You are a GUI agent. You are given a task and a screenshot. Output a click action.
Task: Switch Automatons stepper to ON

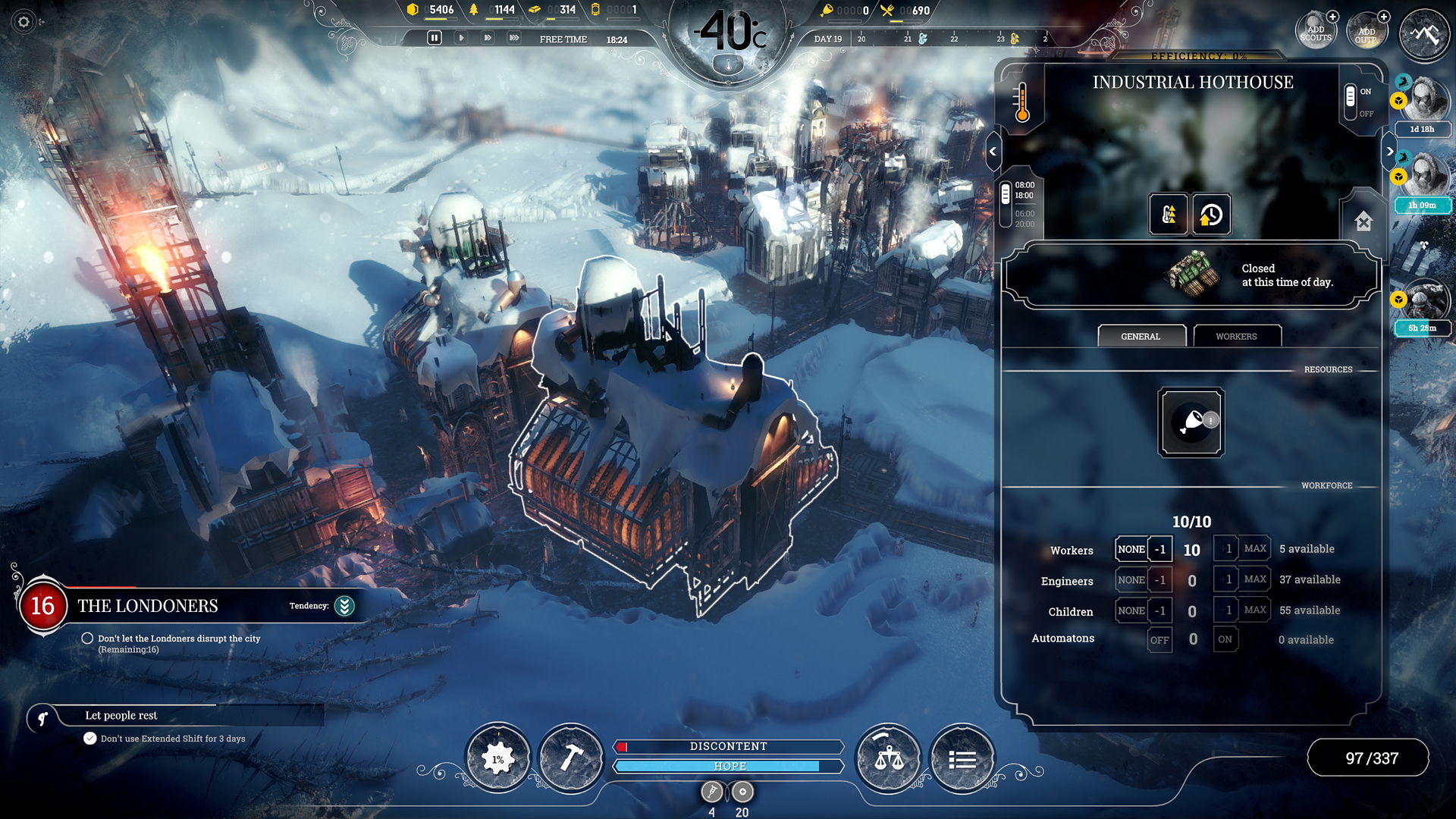pos(1225,639)
